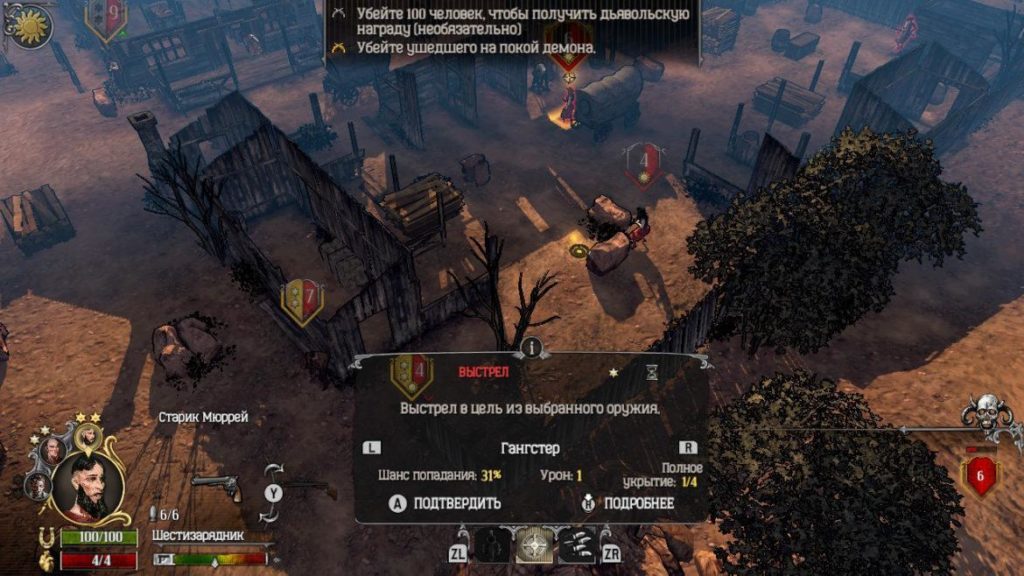Select the crosshair shot ability
The image size is (1024, 576).
pos(535,545)
